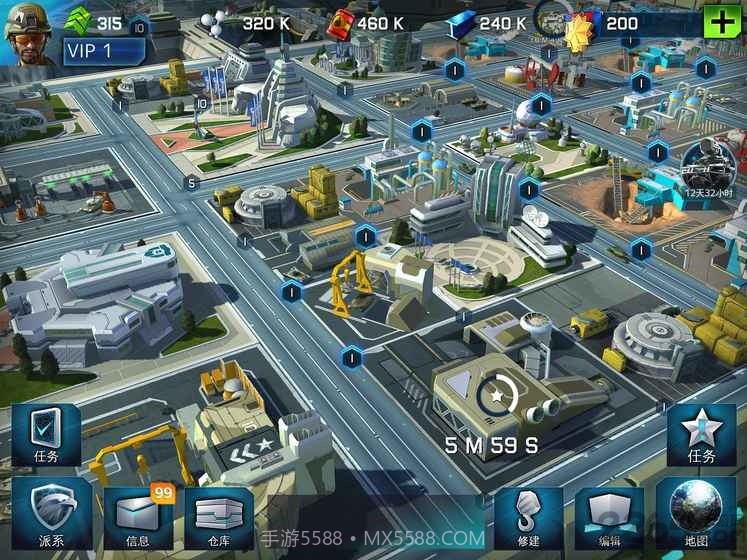Viewport: 747px width, 560px height.
Task: Open the 仓库 warehouse
Action: tap(219, 516)
